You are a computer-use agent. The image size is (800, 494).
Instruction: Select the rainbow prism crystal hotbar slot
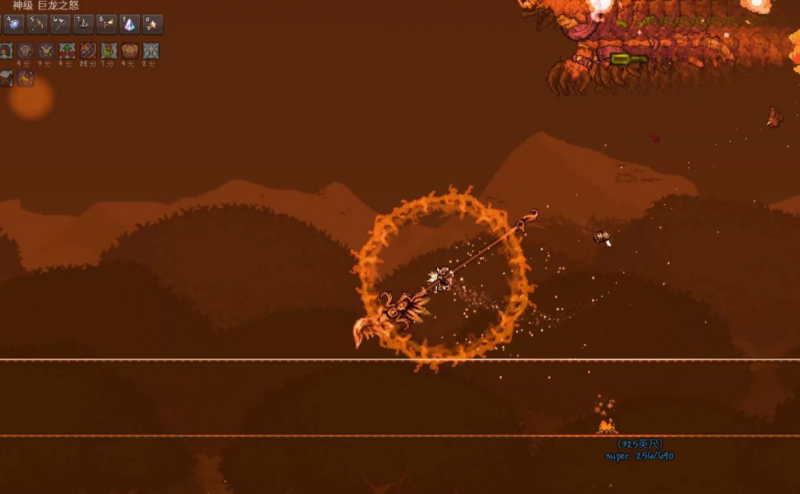pos(130,24)
